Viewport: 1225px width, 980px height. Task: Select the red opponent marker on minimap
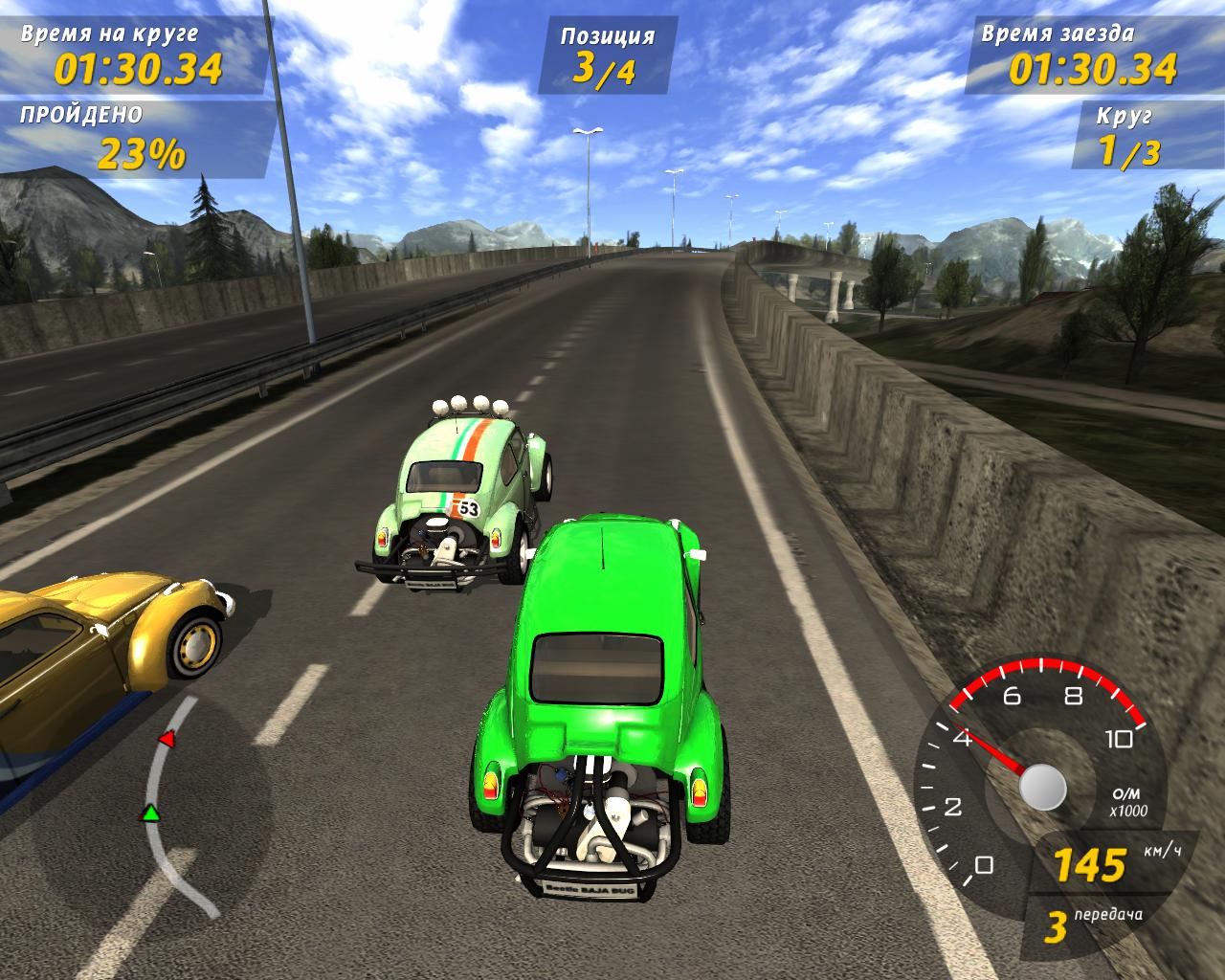[167, 739]
